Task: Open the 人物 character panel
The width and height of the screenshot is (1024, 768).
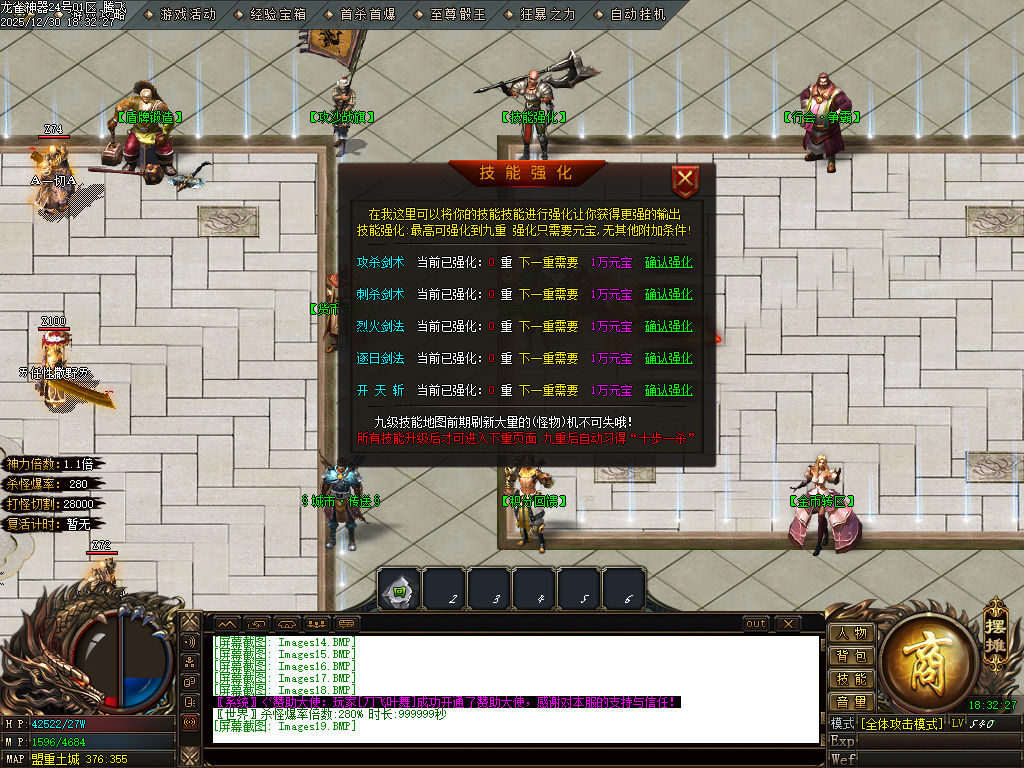Action: [x=851, y=633]
